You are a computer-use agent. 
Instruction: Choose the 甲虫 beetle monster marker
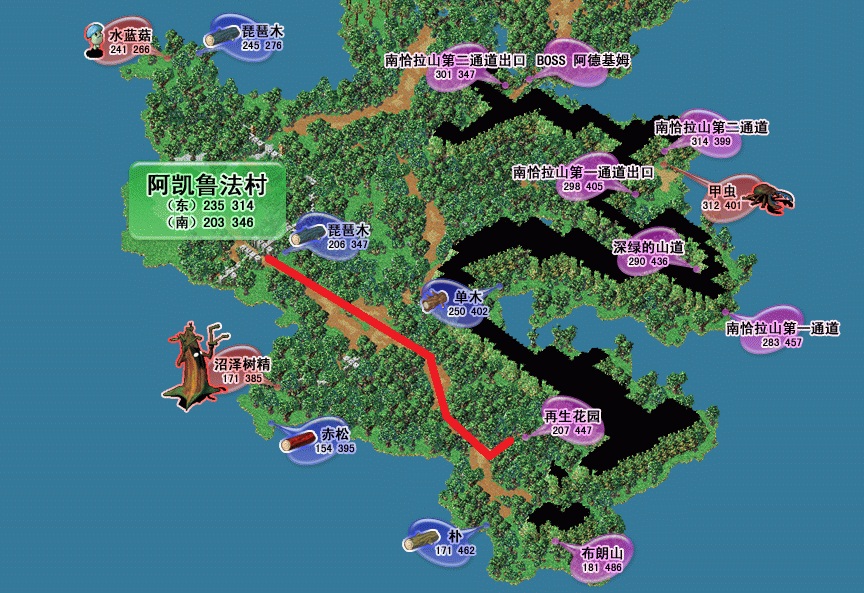pyautogui.click(x=722, y=198)
